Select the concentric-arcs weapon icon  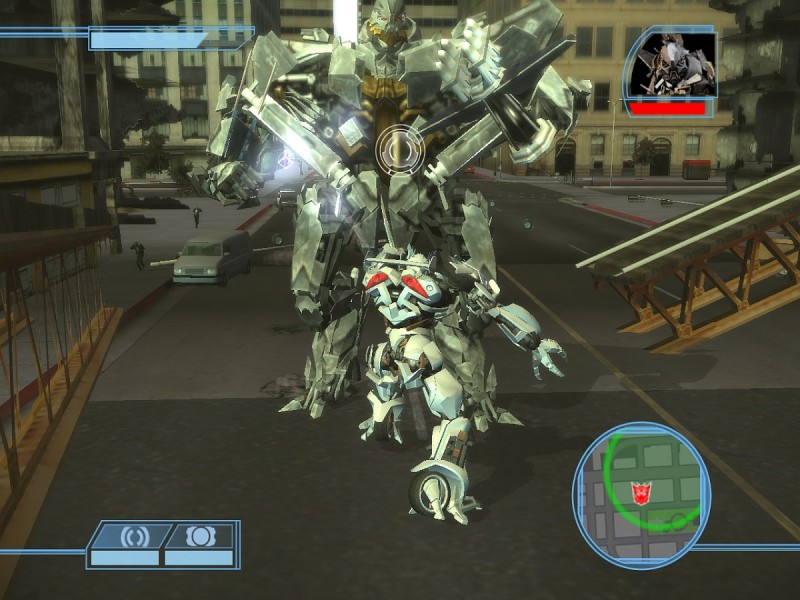pyautogui.click(x=132, y=537)
